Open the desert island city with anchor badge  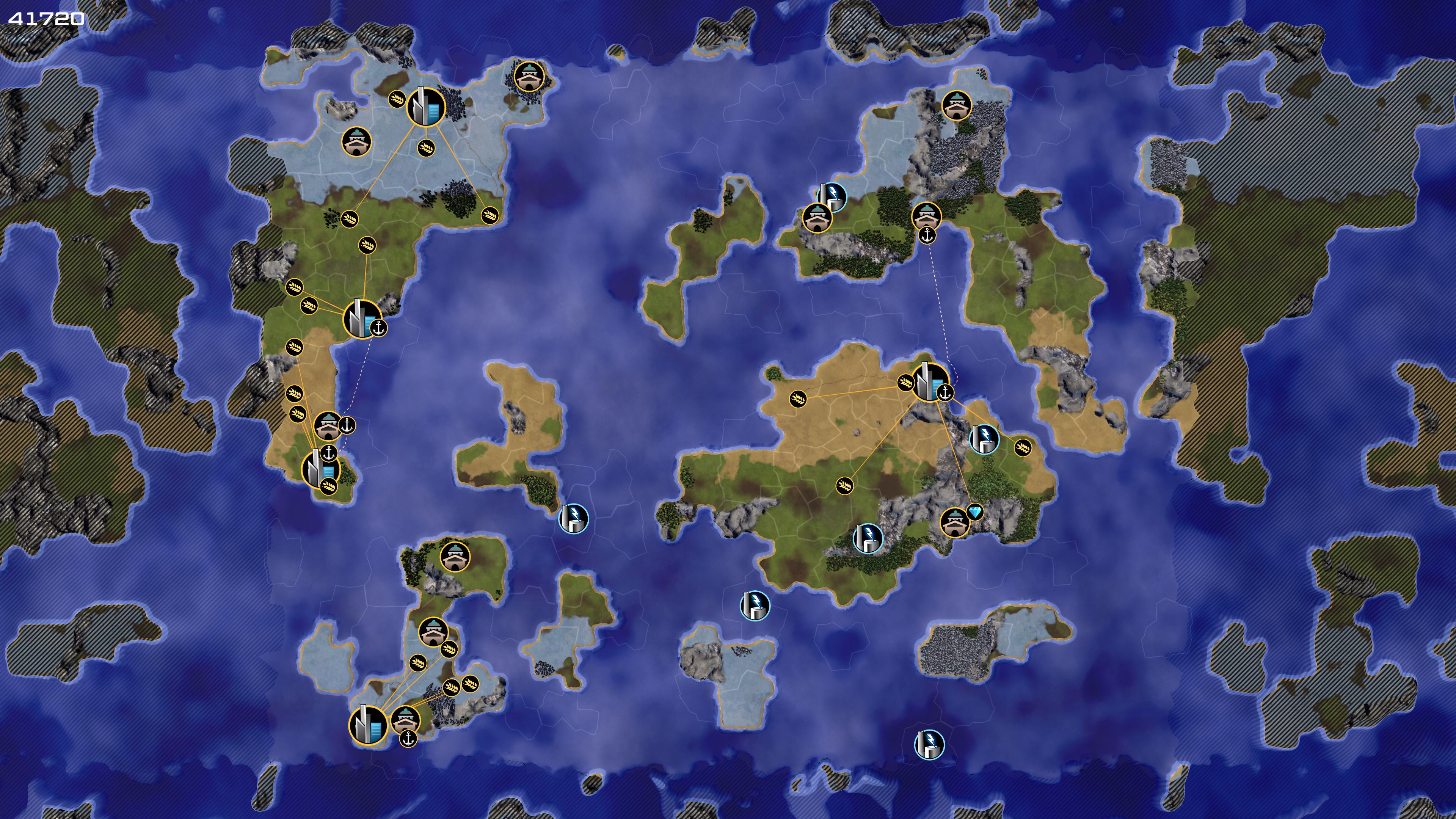930,381
